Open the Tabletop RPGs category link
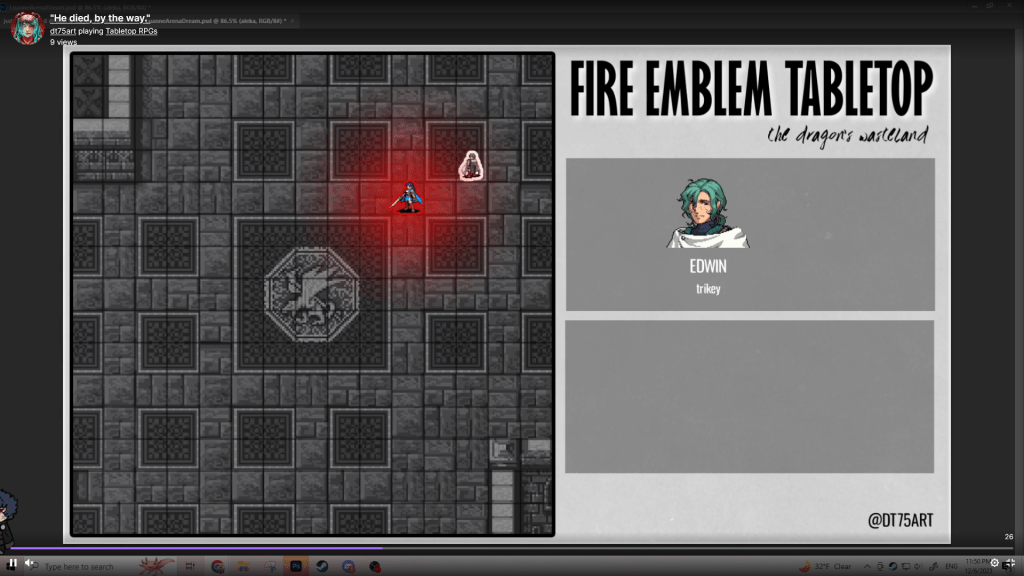This screenshot has height=576, width=1024. pyautogui.click(x=132, y=31)
